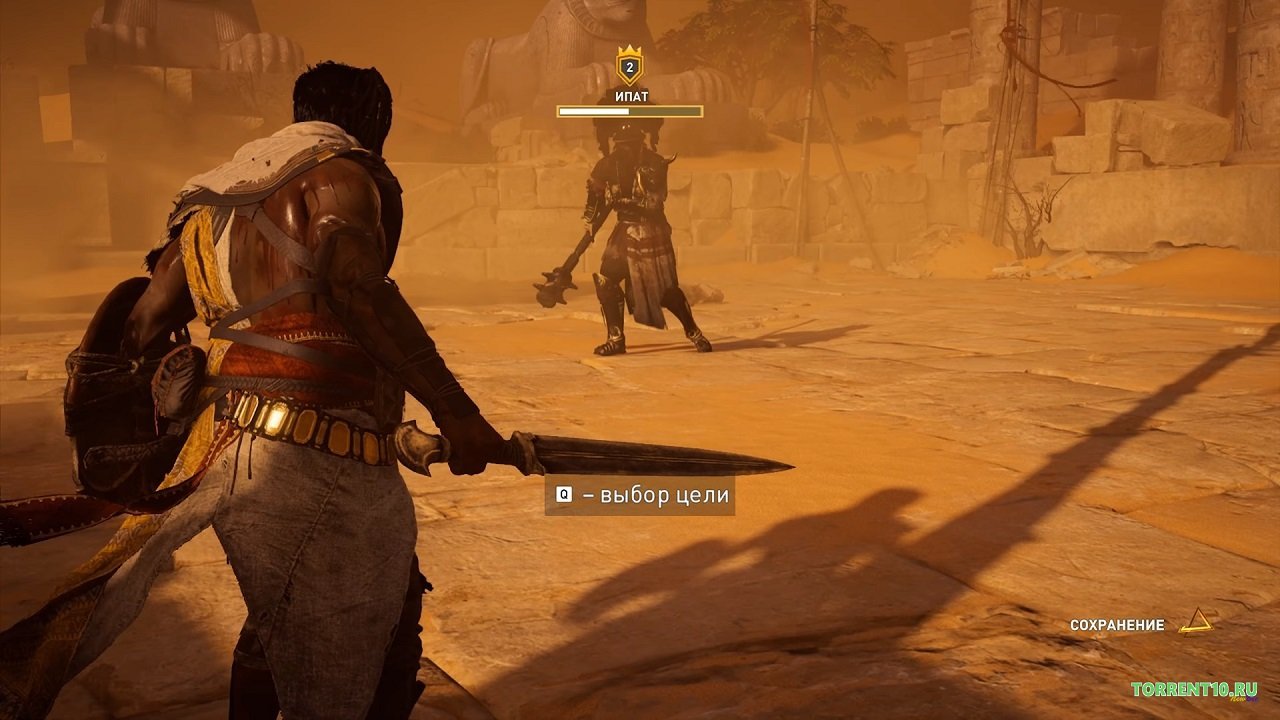
Task: Click the gold crown above the boss badge
Action: (x=629, y=49)
